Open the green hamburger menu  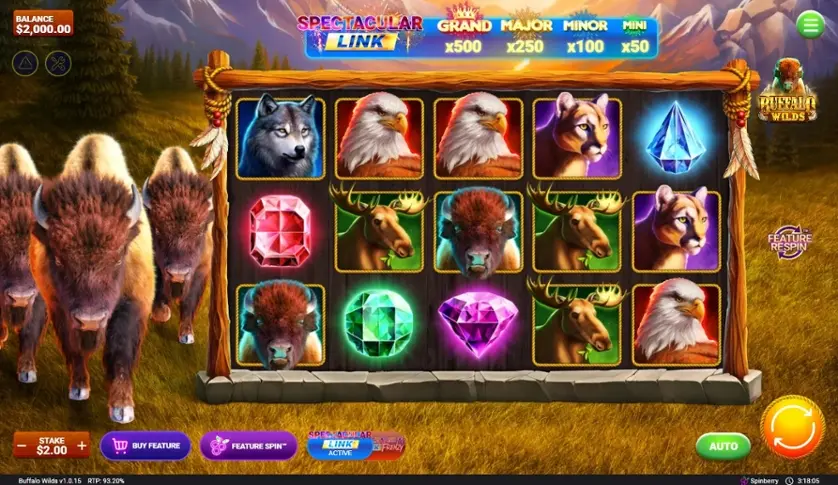(810, 25)
